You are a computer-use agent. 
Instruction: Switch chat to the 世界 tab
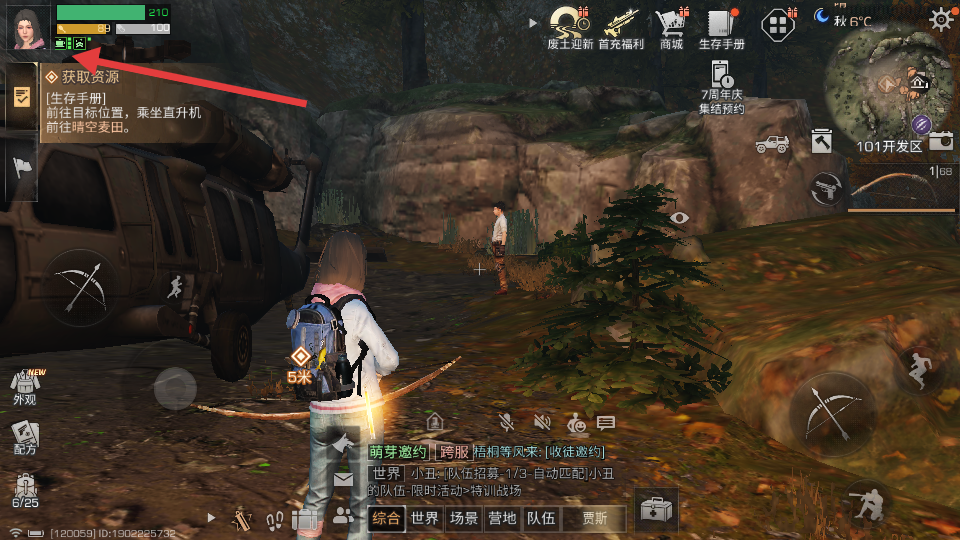pyautogui.click(x=425, y=518)
